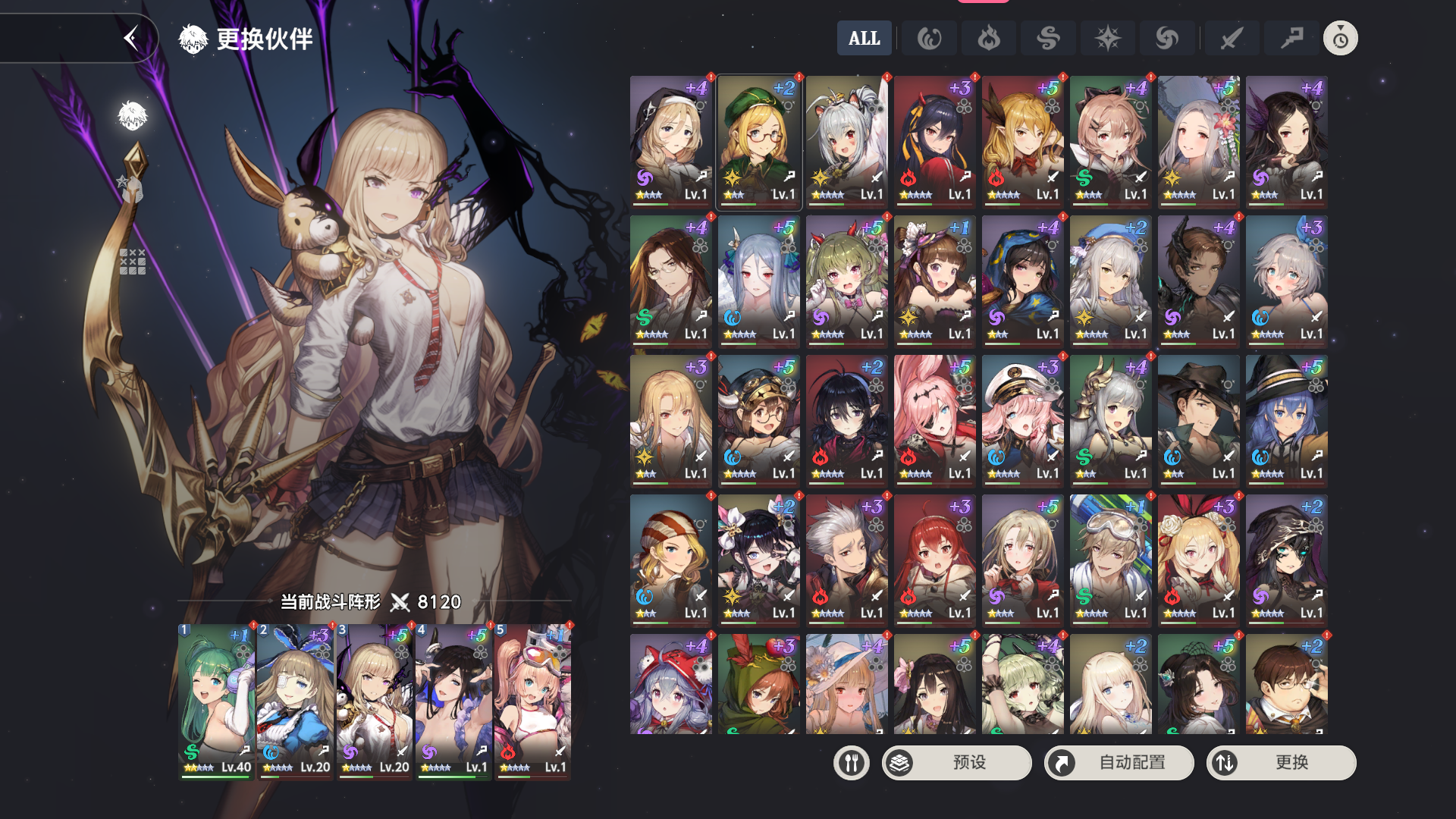1456x819 pixels.
Task: Select the silver-haired old man card
Action: [x=846, y=560]
